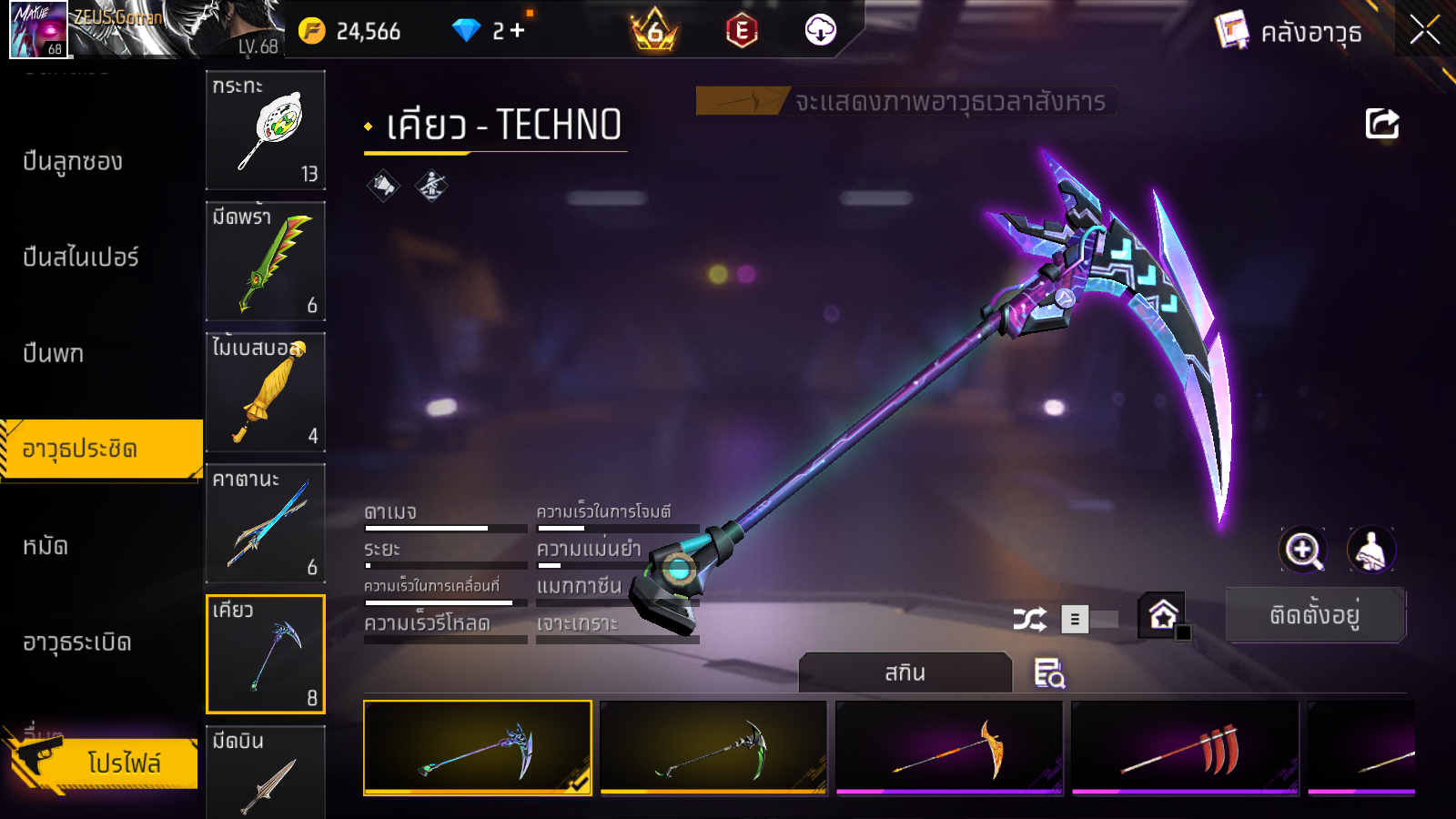Open the หมัด fist category

45,546
